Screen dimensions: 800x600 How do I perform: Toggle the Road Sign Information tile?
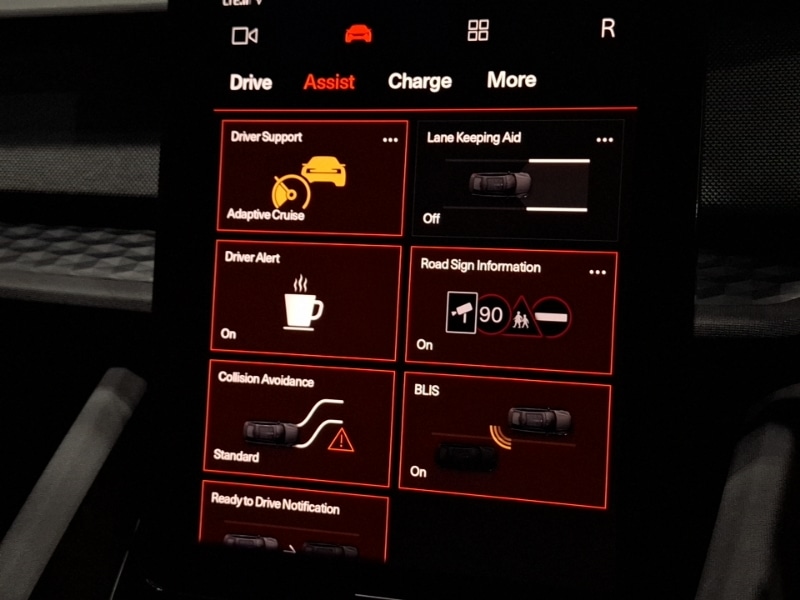[x=510, y=310]
